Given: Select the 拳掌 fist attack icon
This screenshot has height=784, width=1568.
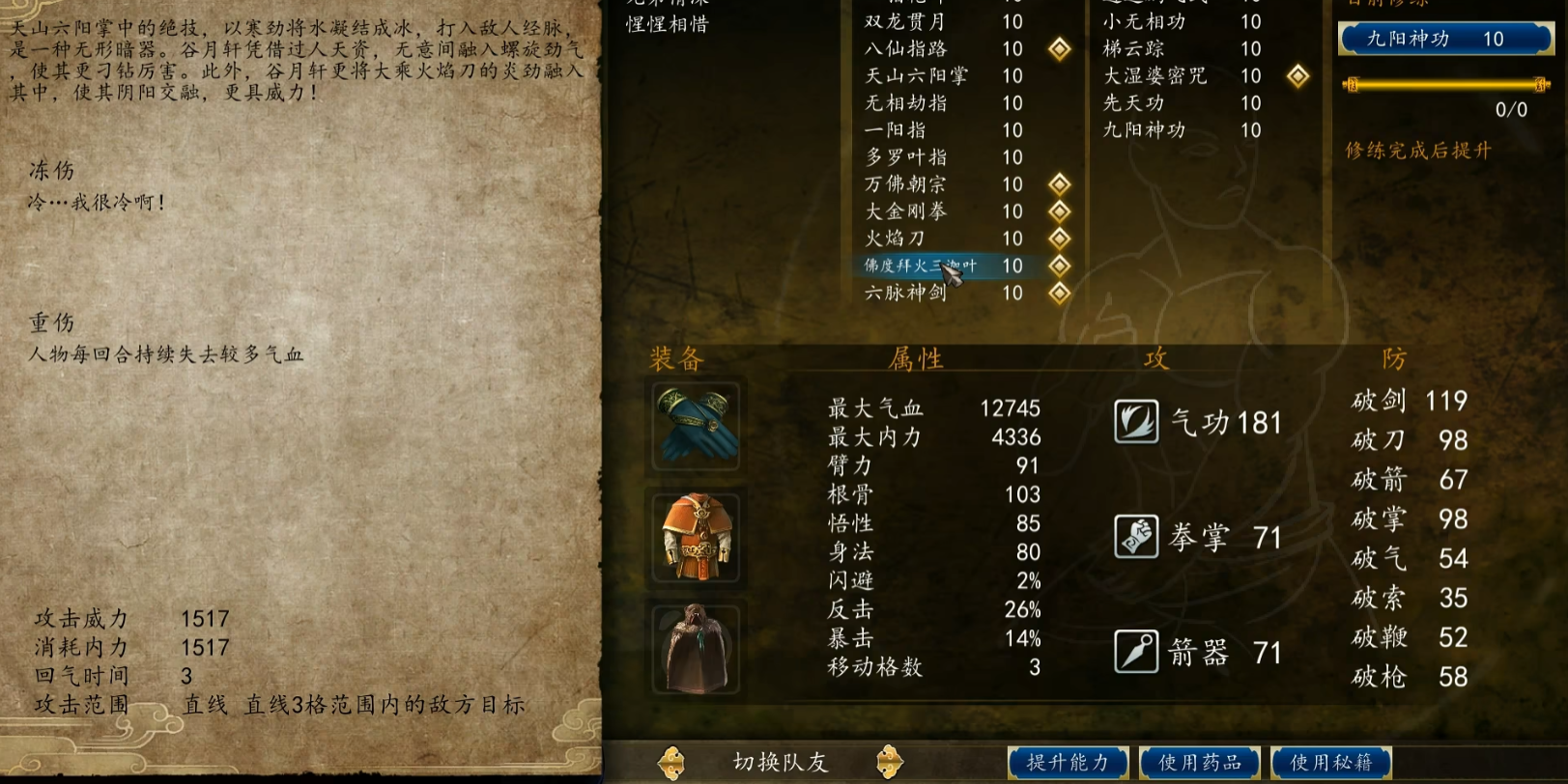Looking at the screenshot, I should [1136, 538].
